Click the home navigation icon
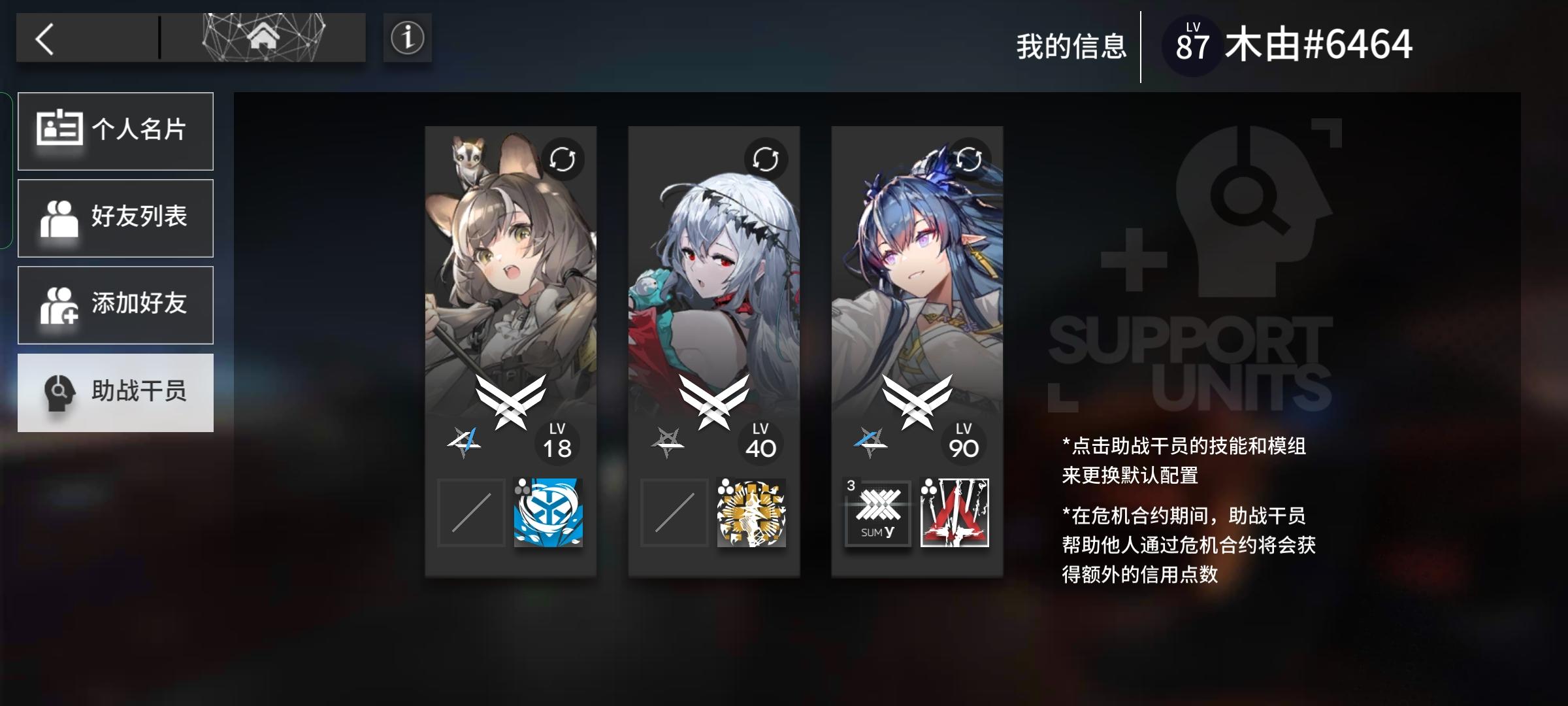Image resolution: width=1568 pixels, height=706 pixels. (264, 38)
